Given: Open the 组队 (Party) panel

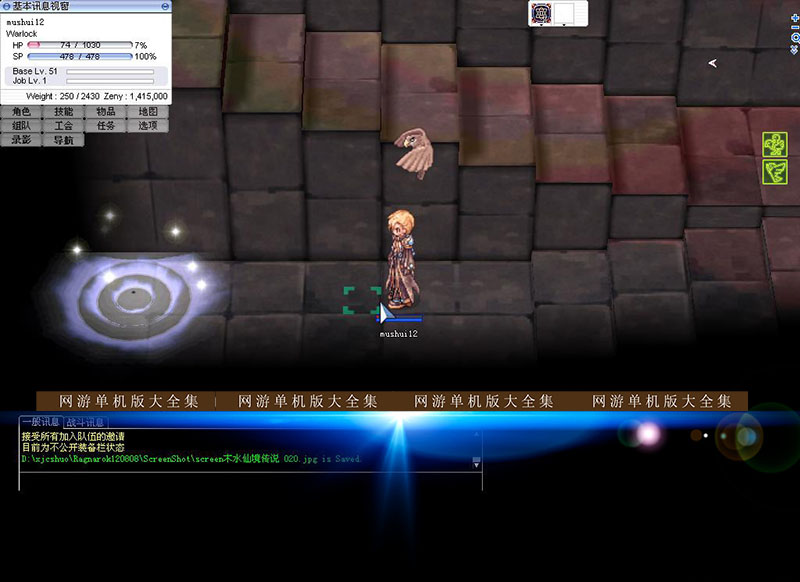Looking at the screenshot, I should [x=21, y=126].
